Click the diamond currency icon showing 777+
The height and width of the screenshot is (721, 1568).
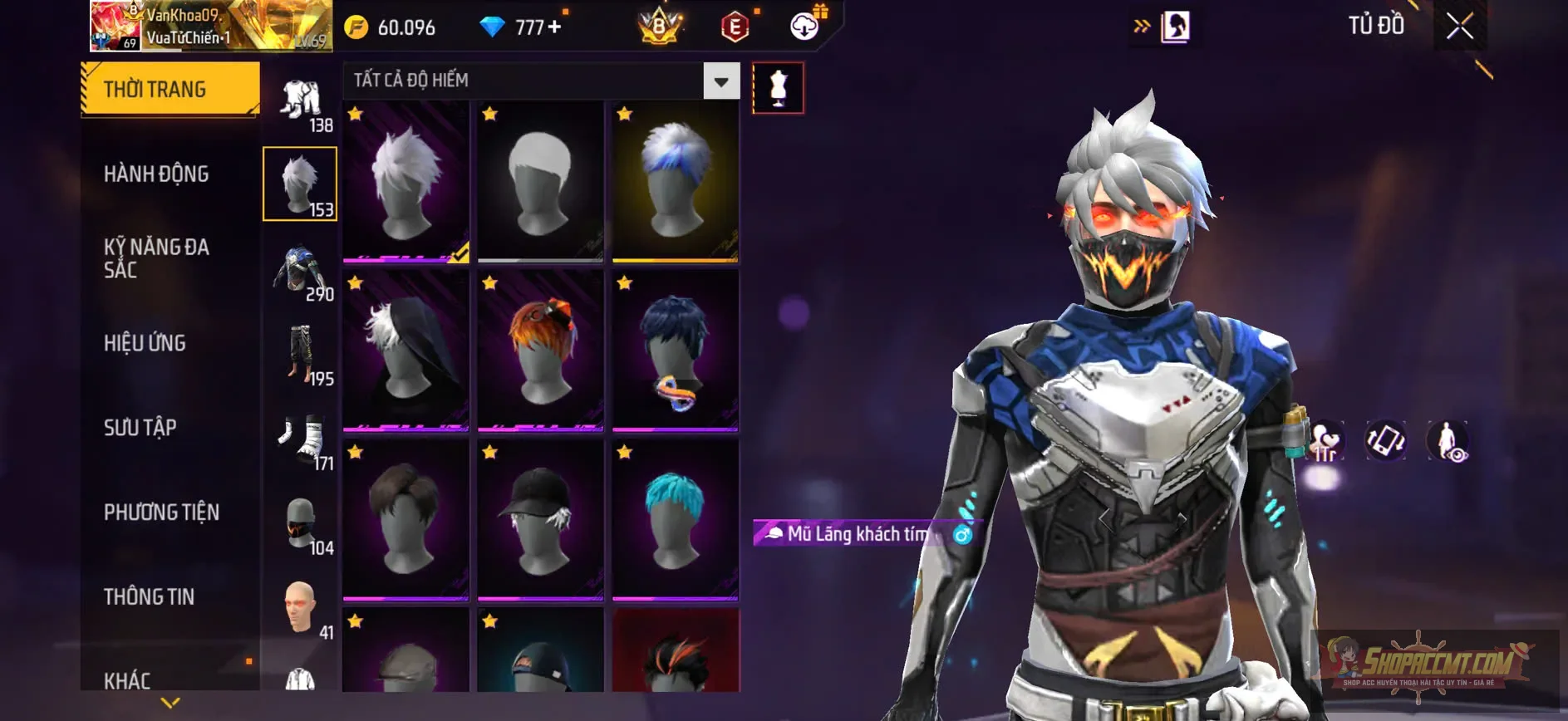pyautogui.click(x=494, y=24)
